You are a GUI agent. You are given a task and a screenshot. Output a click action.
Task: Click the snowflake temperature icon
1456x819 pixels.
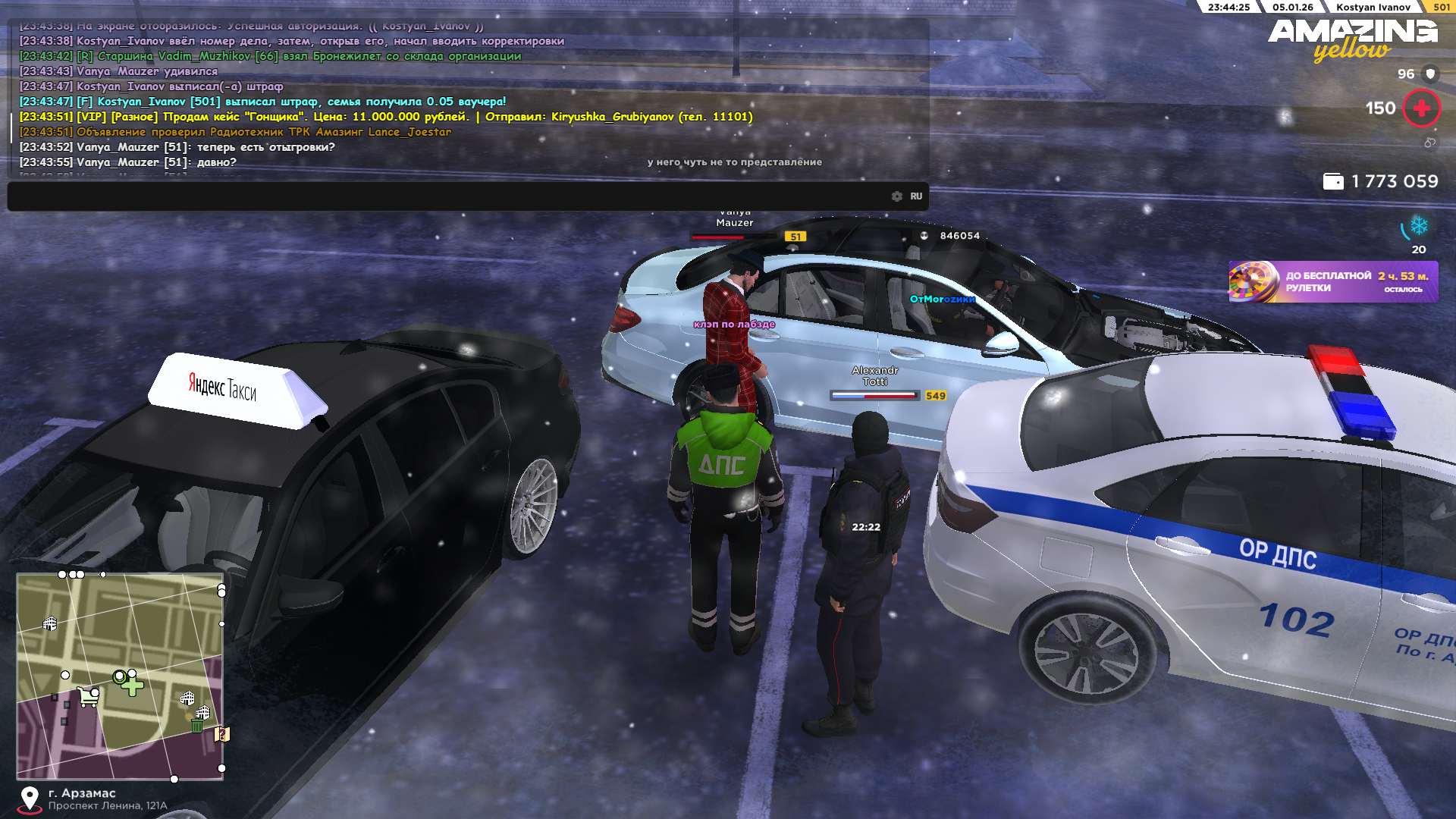coord(1418,226)
